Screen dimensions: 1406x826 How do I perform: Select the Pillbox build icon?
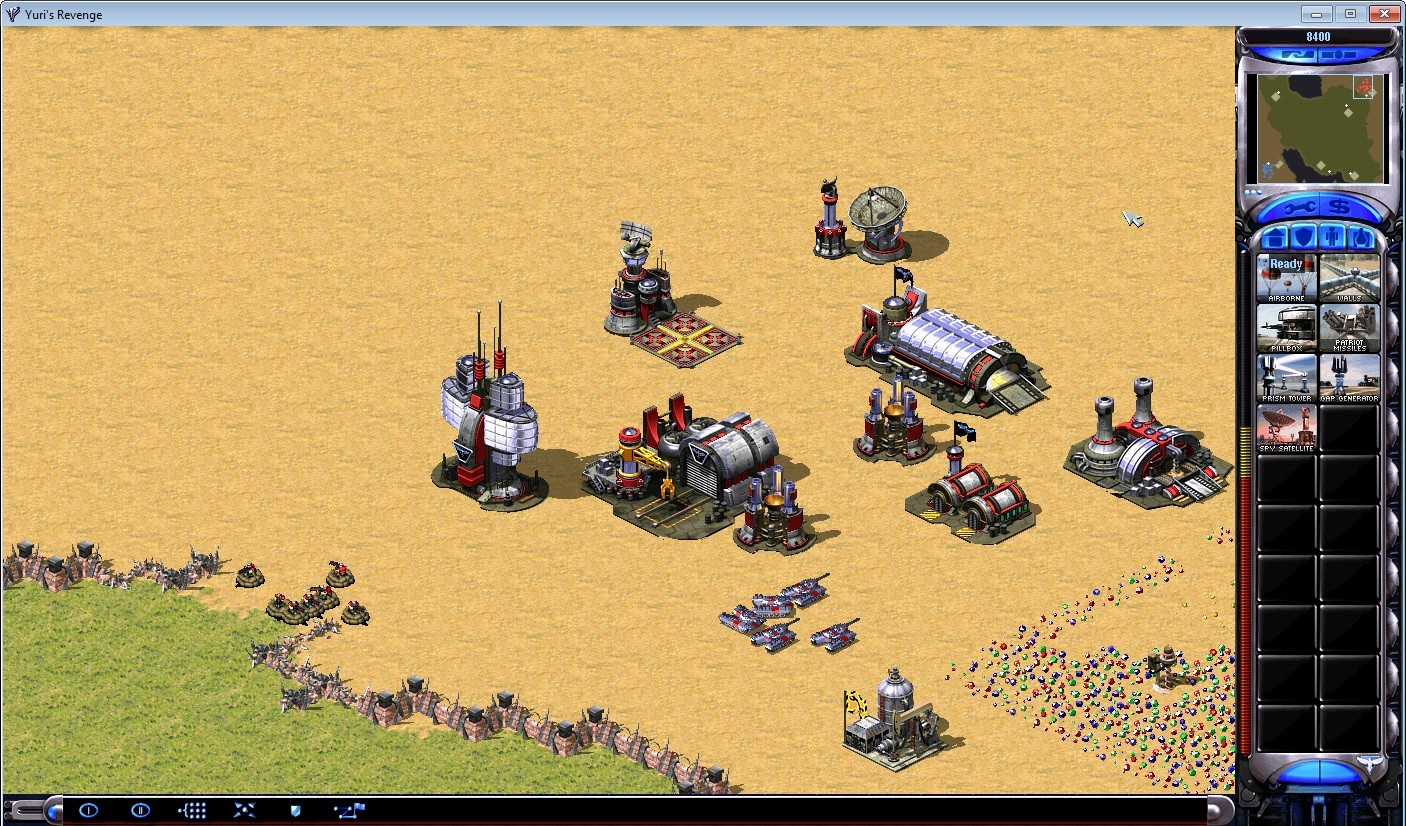tap(1286, 325)
